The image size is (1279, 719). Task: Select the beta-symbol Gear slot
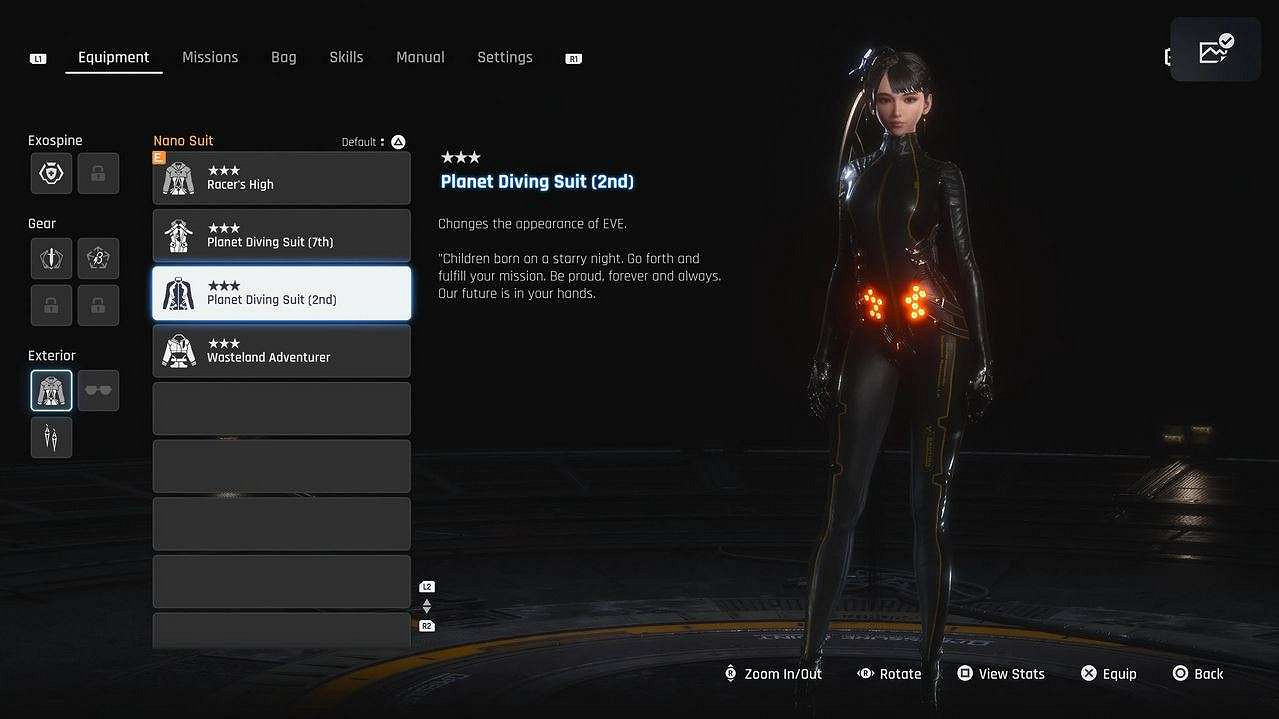[x=98, y=258]
